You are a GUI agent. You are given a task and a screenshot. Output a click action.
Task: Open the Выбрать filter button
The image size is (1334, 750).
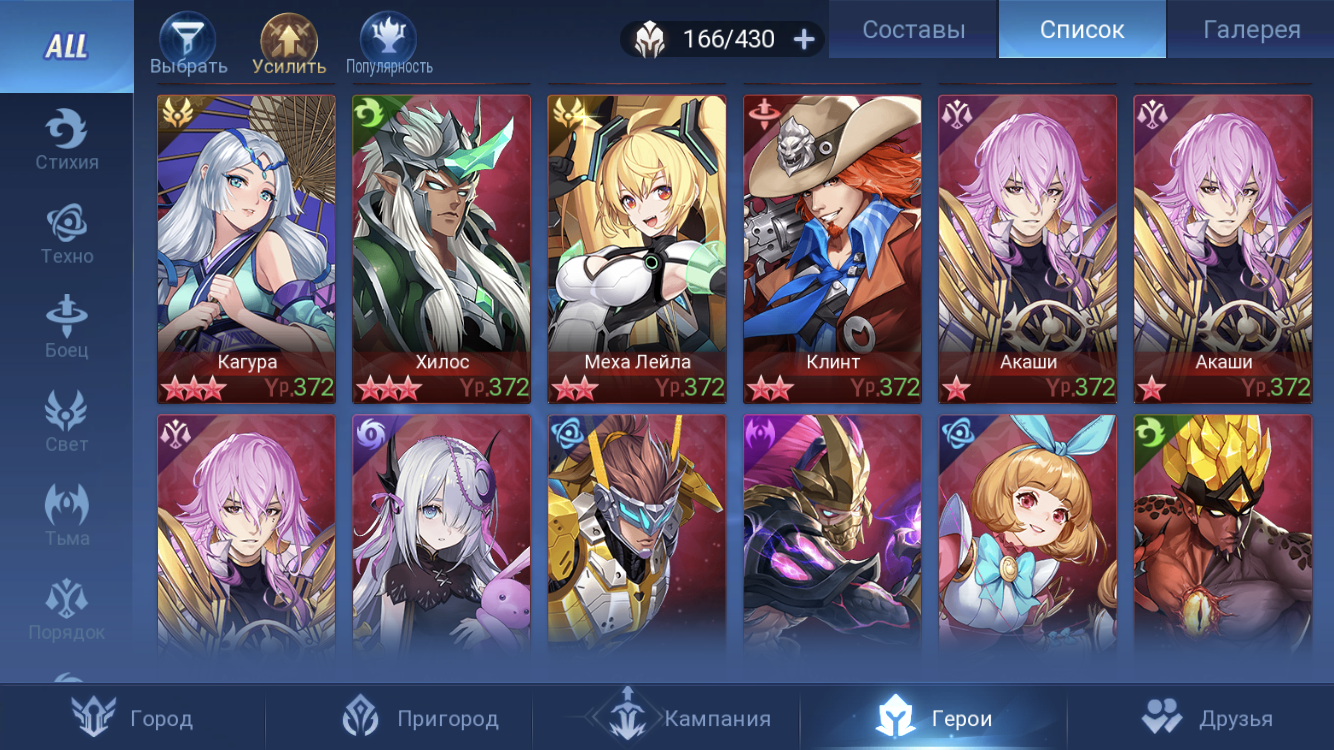(x=188, y=45)
